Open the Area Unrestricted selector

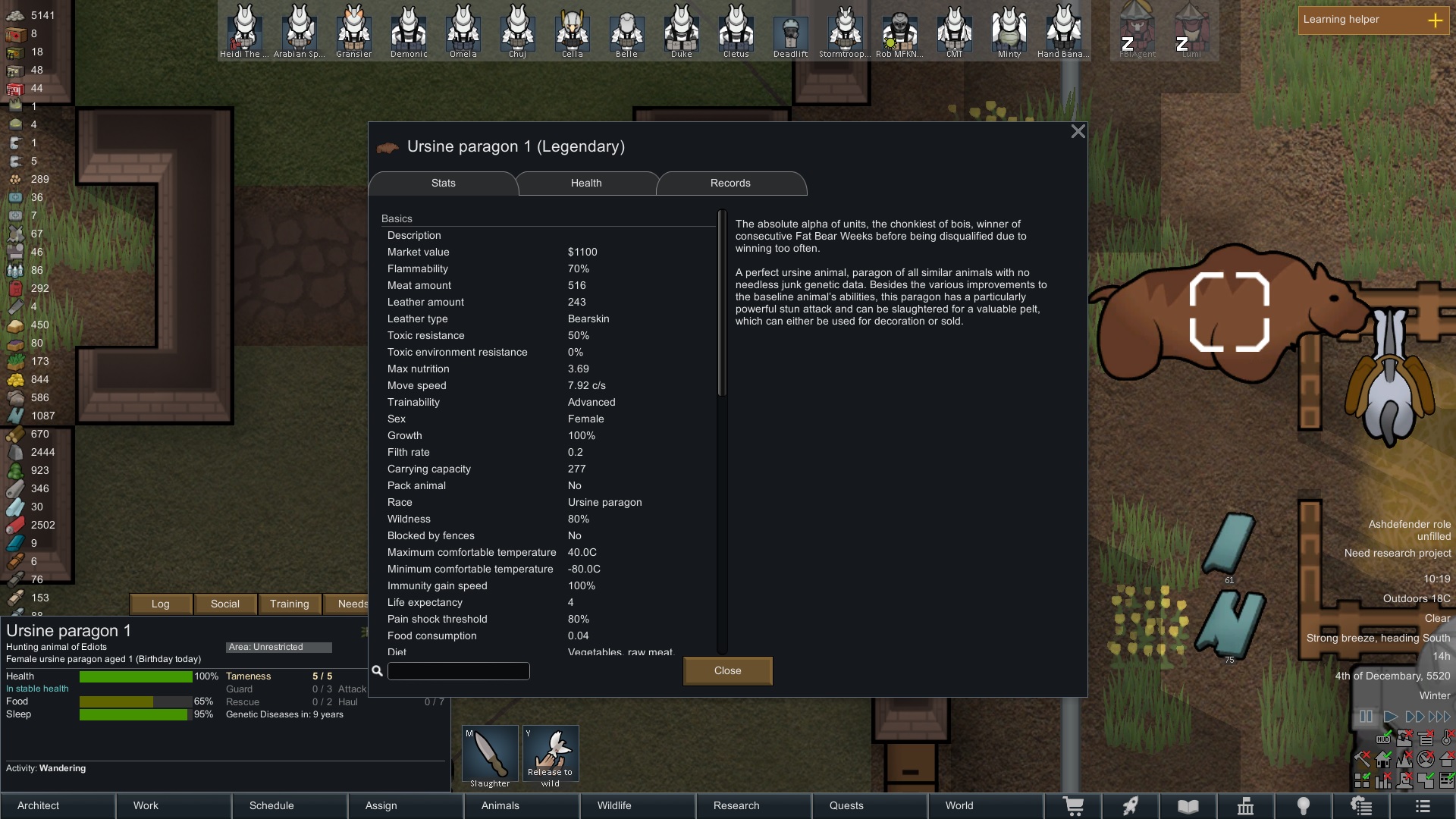coord(278,647)
